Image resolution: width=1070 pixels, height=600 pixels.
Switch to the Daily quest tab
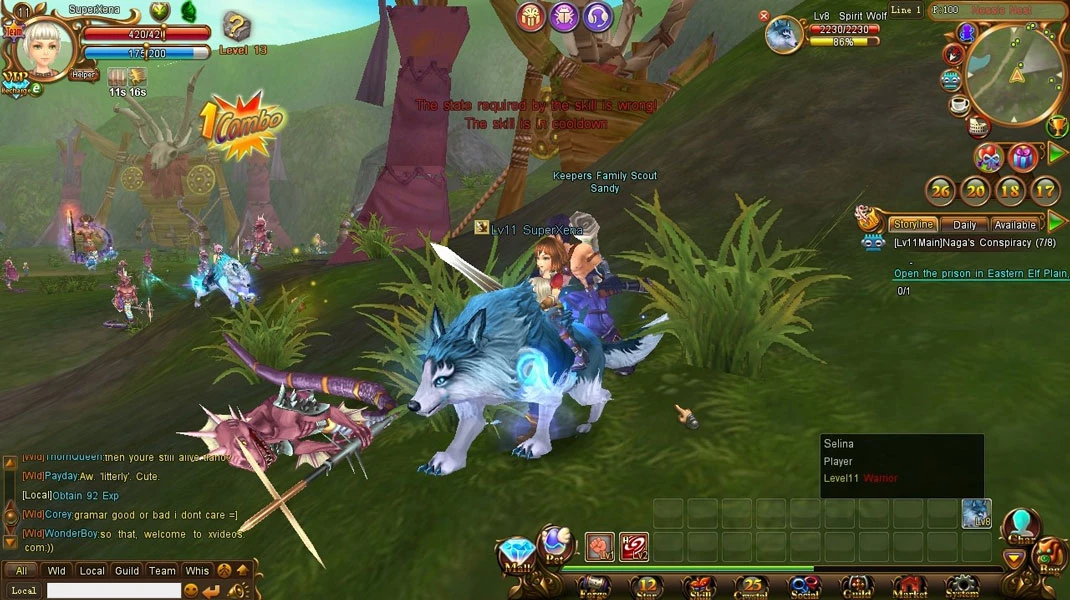(x=964, y=225)
